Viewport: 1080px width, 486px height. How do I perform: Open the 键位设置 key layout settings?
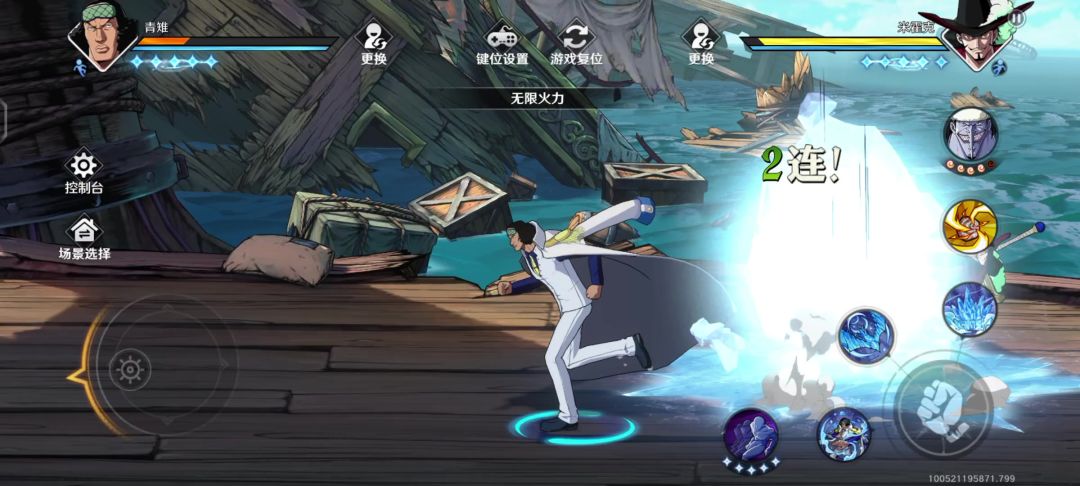pos(501,42)
